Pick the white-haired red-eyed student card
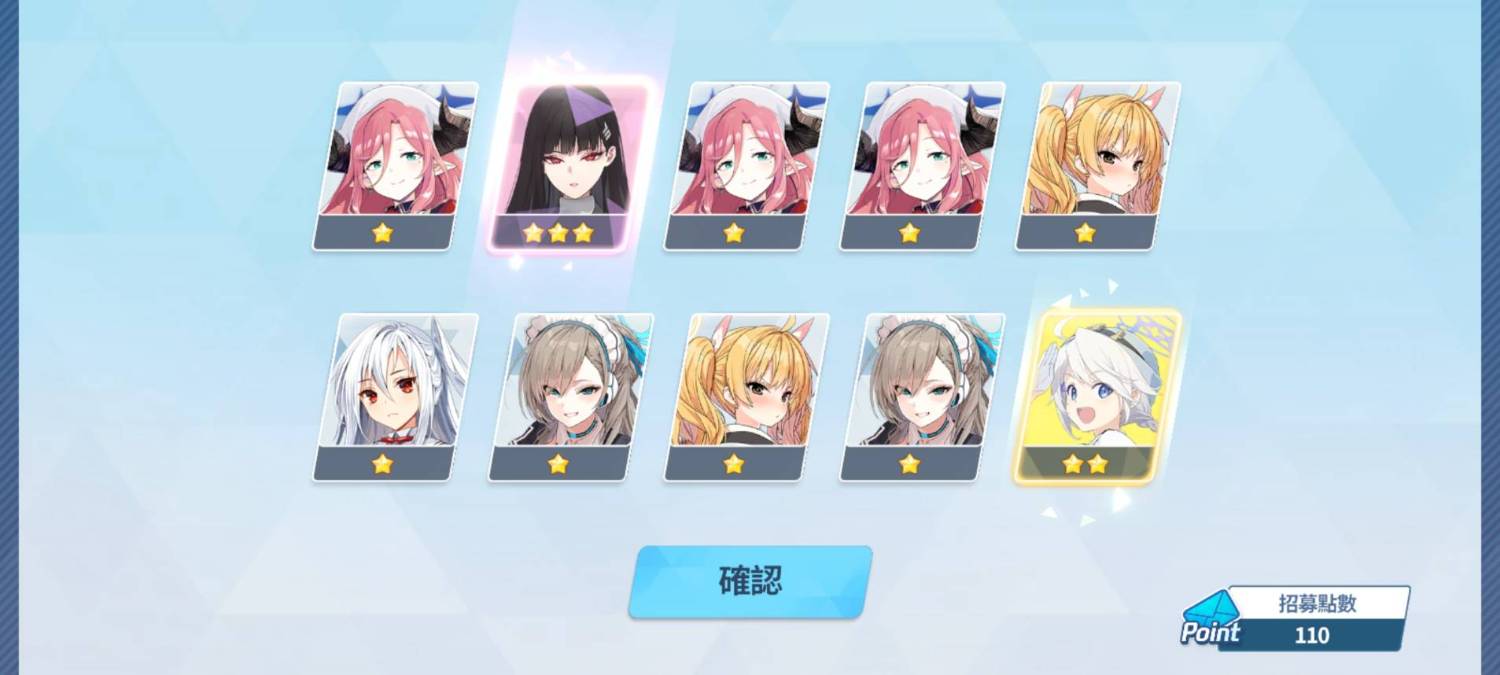Screen dimensions: 1500x675 (395, 396)
